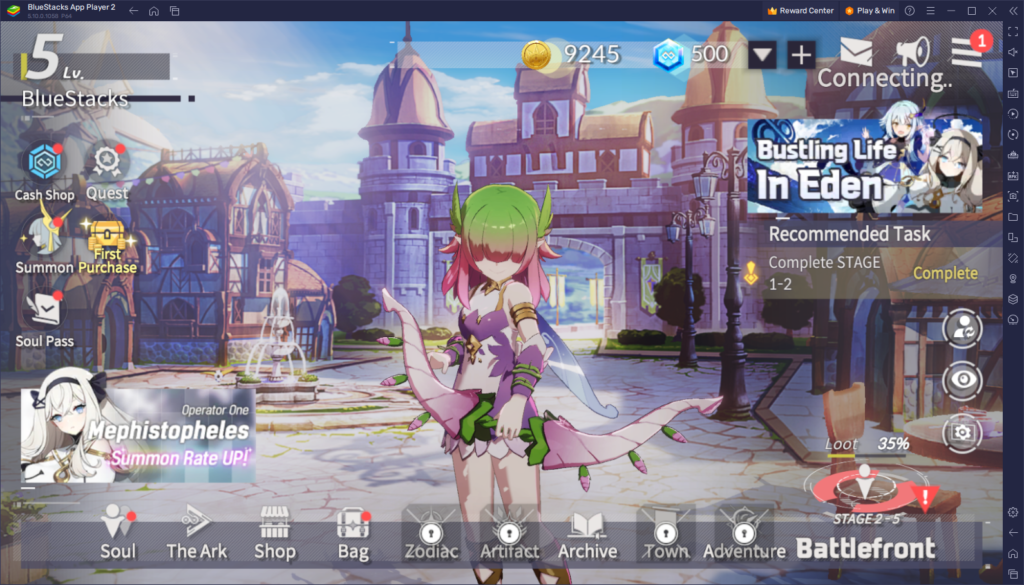Open the Shop from the bottom bar

pos(274,532)
